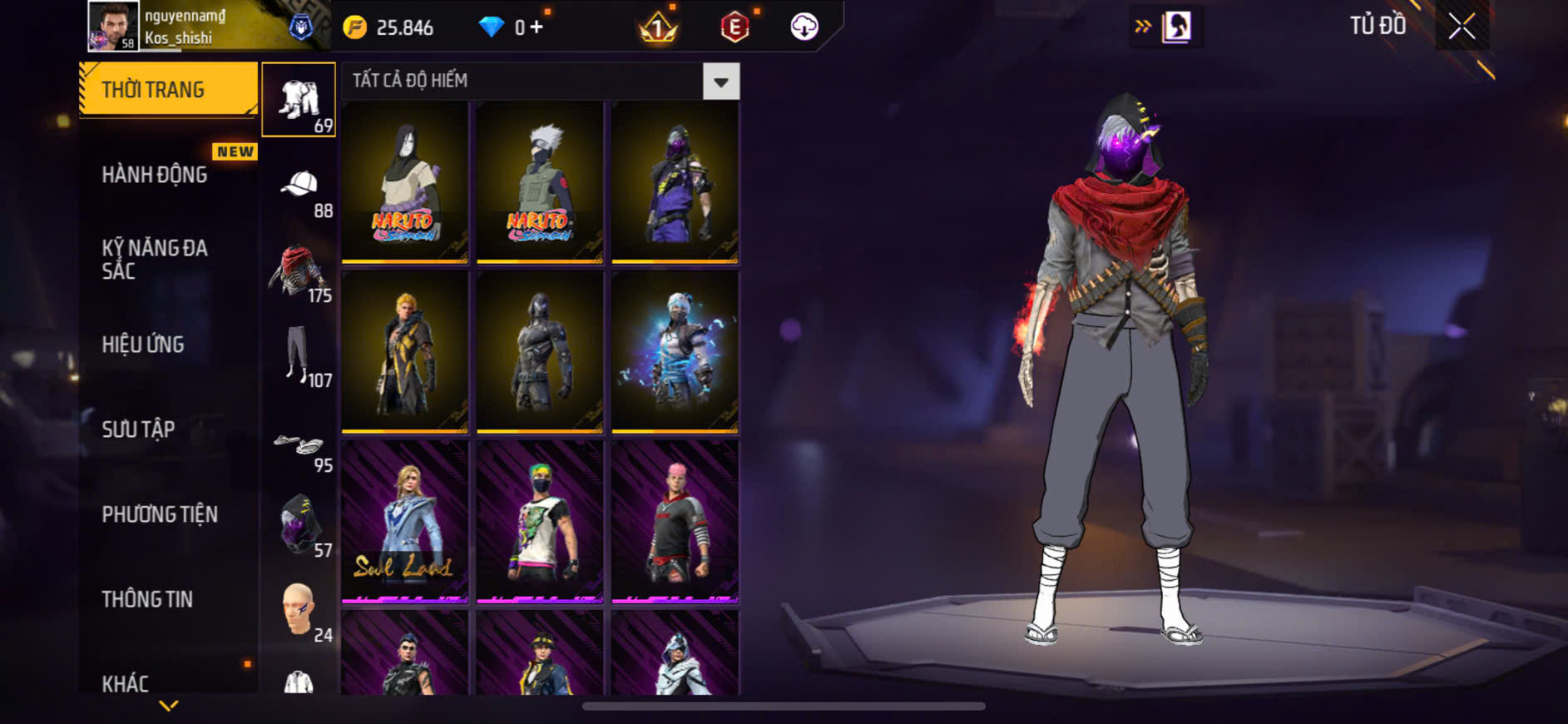This screenshot has height=724, width=1568.
Task: Close the wardrobe screen with X
Action: point(1462,27)
